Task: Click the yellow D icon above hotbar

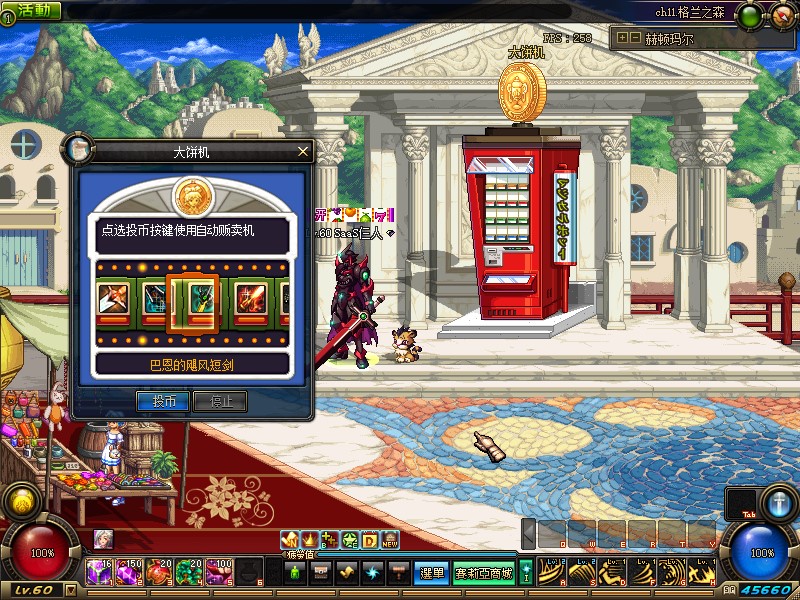Action: (369, 540)
